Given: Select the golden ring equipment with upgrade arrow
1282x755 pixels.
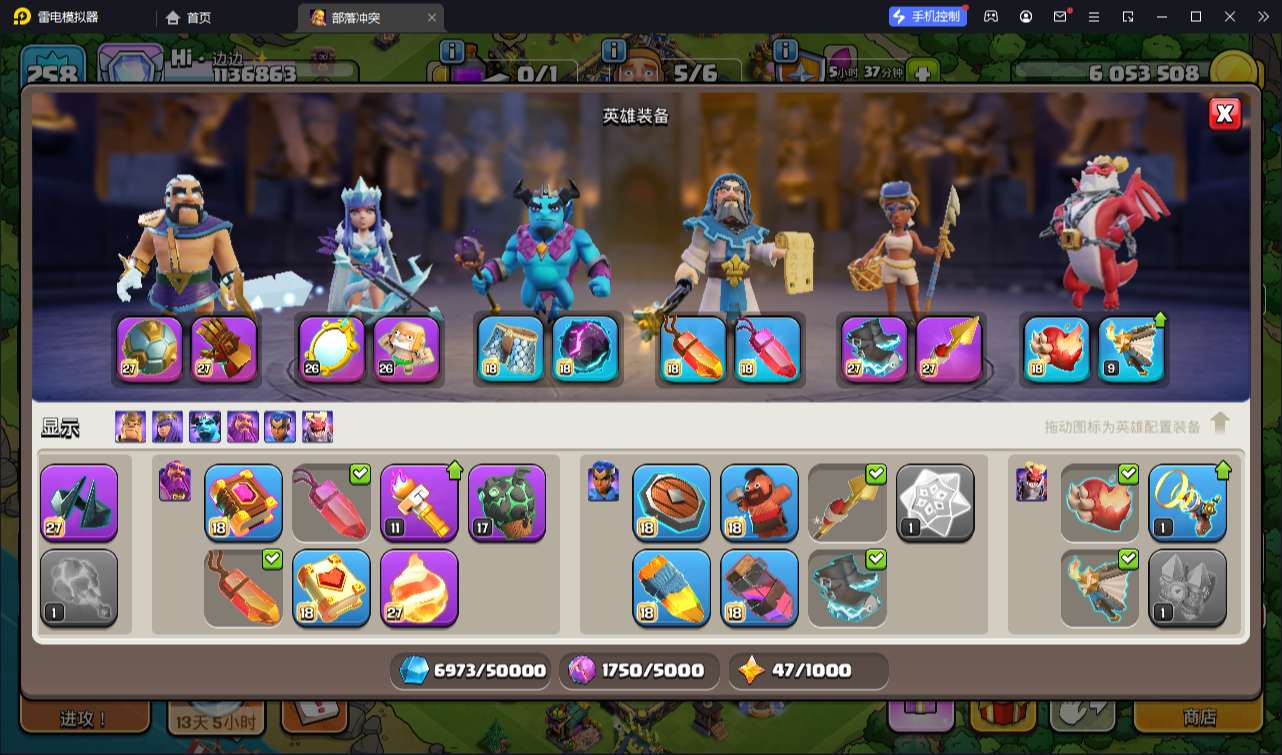Looking at the screenshot, I should 1187,502.
